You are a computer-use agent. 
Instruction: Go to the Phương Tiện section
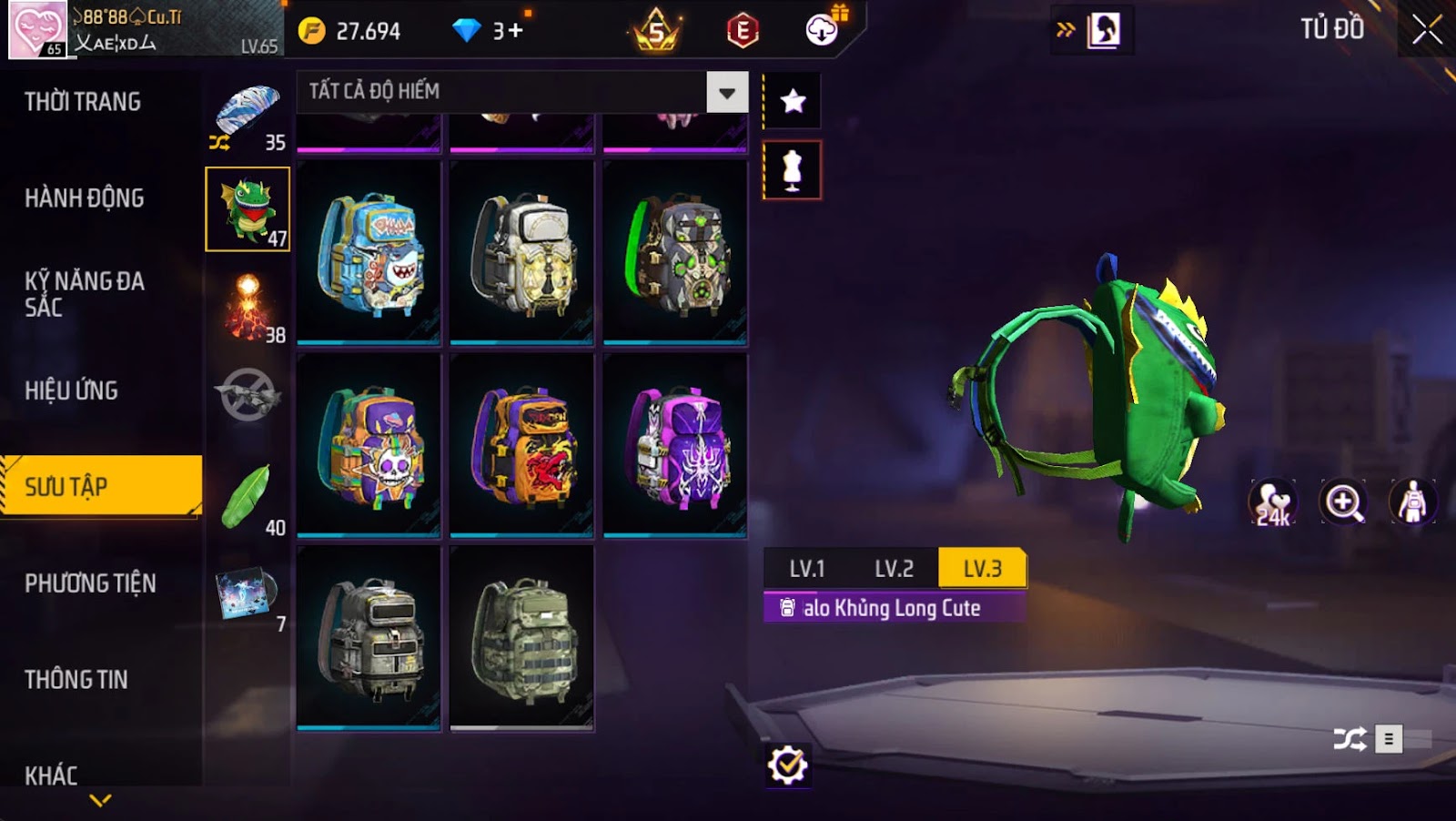click(x=90, y=583)
